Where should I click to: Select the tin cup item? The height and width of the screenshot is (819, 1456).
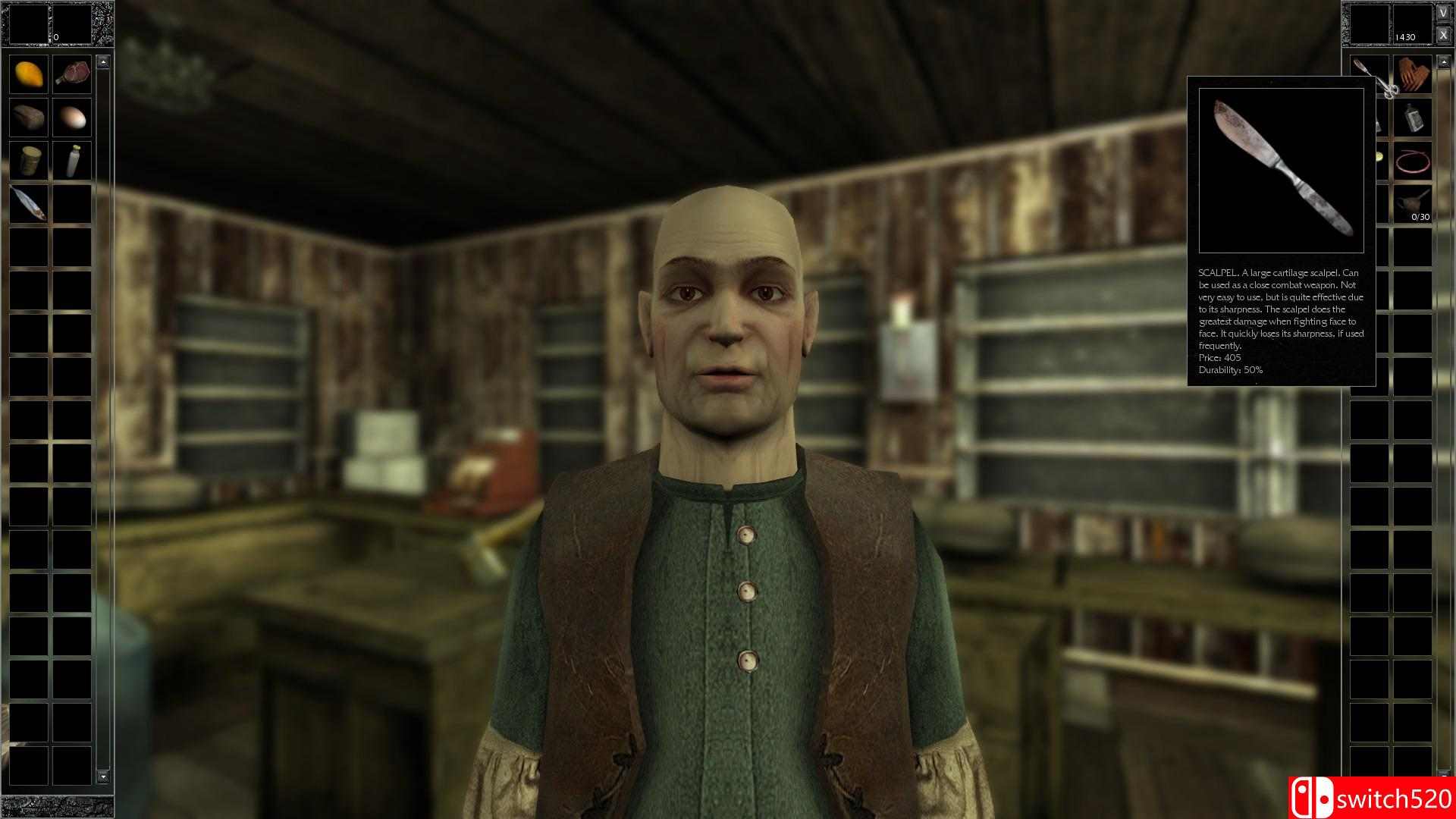29,160
